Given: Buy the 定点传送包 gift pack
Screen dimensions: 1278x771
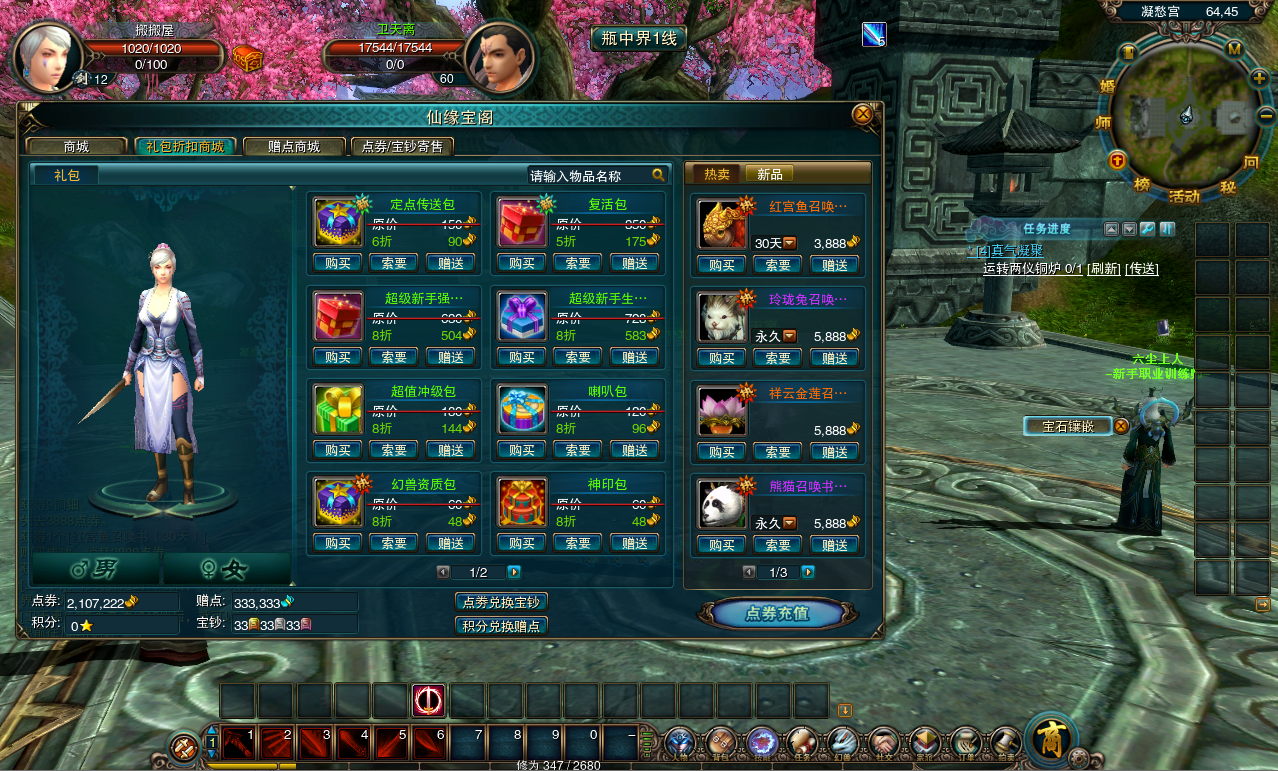Looking at the screenshot, I should pyautogui.click(x=337, y=263).
